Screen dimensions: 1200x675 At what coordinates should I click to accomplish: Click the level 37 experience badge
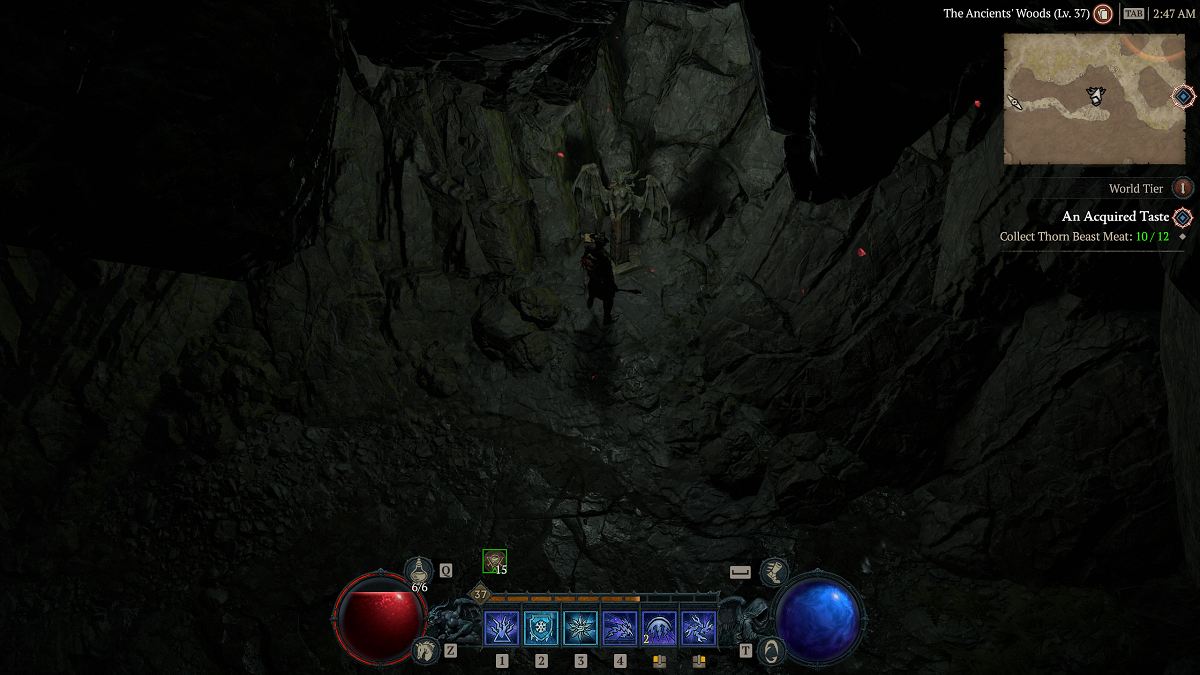tap(480, 594)
